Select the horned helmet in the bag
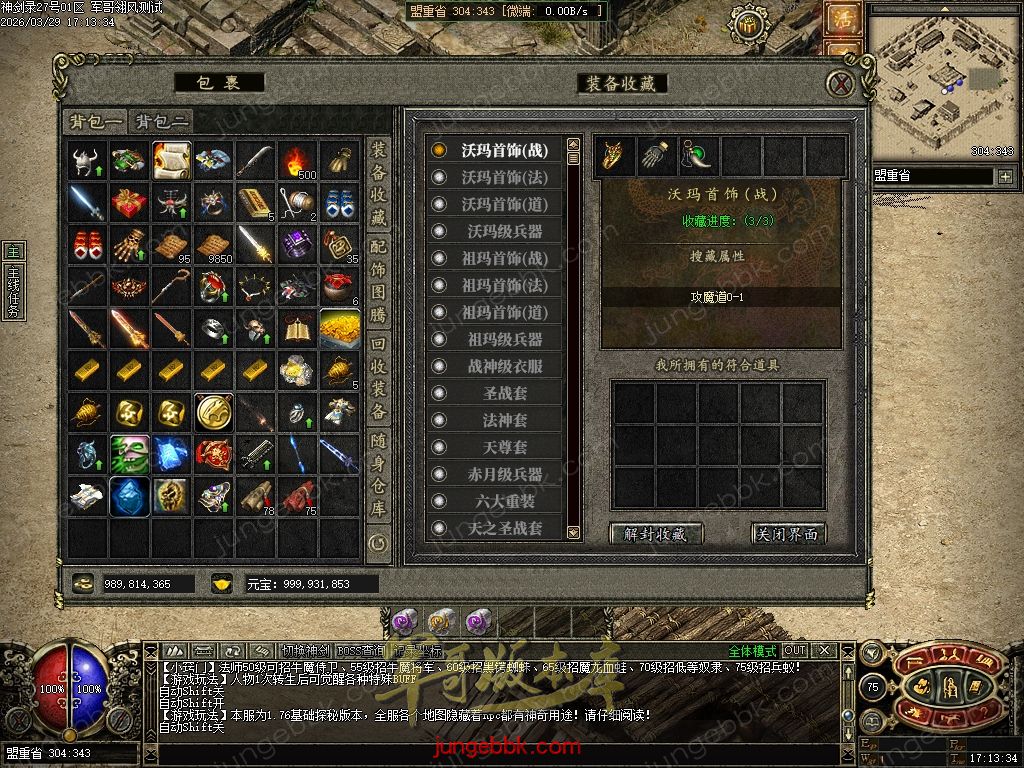Image resolution: width=1024 pixels, height=768 pixels. click(88, 160)
